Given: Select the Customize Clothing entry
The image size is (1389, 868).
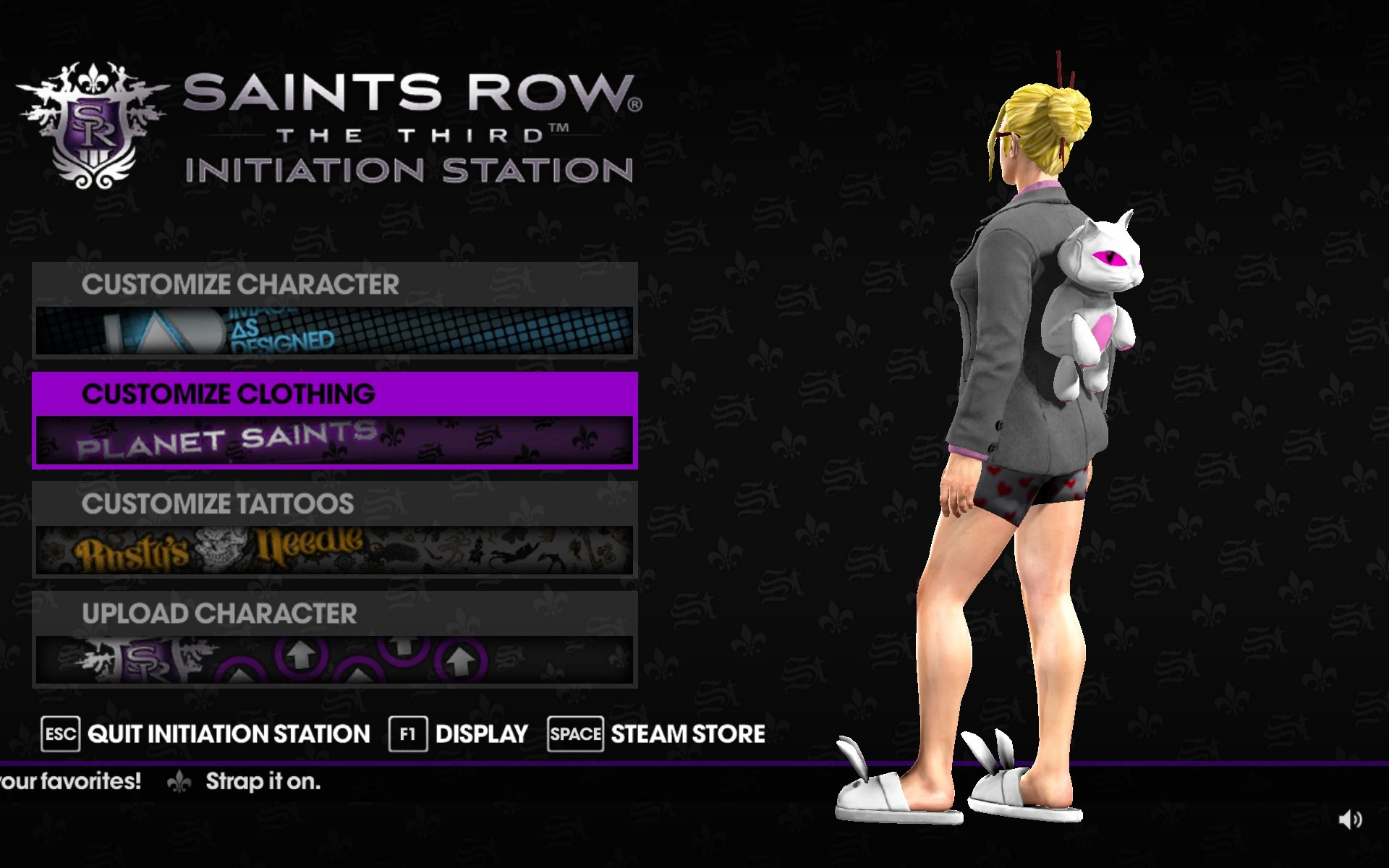Looking at the screenshot, I should (x=334, y=420).
